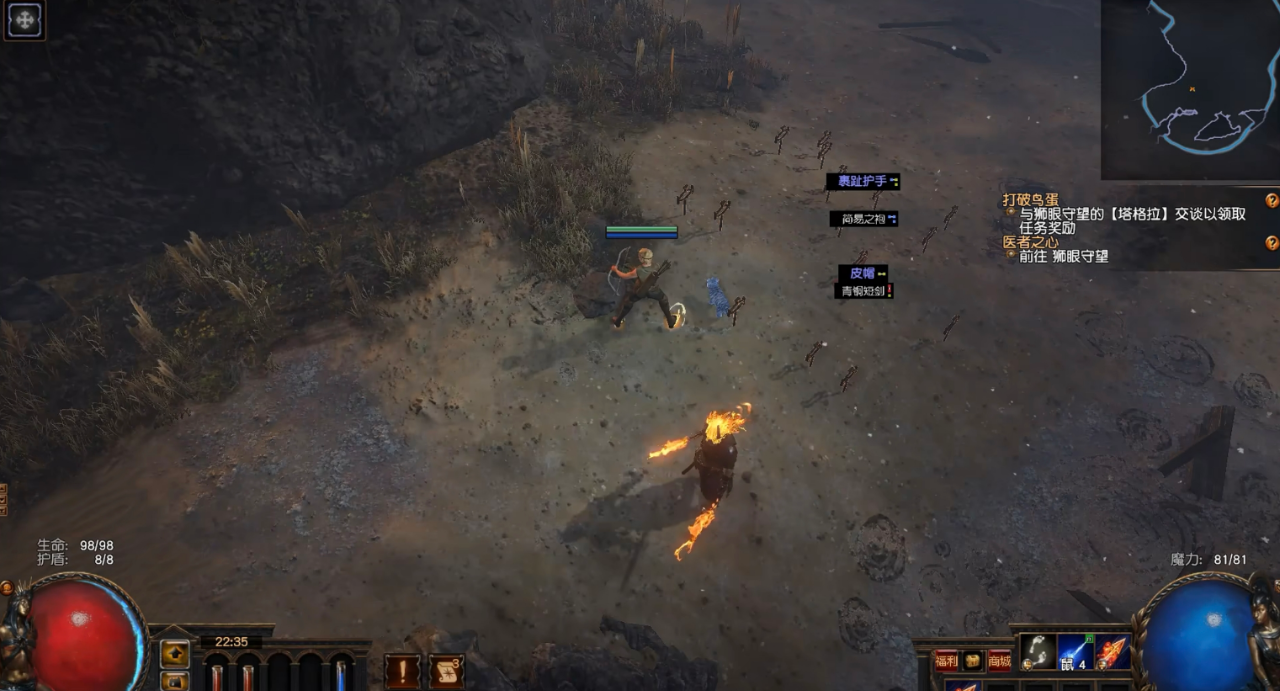Viewport: 1280px width, 691px height.
Task: Open the 商城 shop button
Action: pyautogui.click(x=999, y=660)
